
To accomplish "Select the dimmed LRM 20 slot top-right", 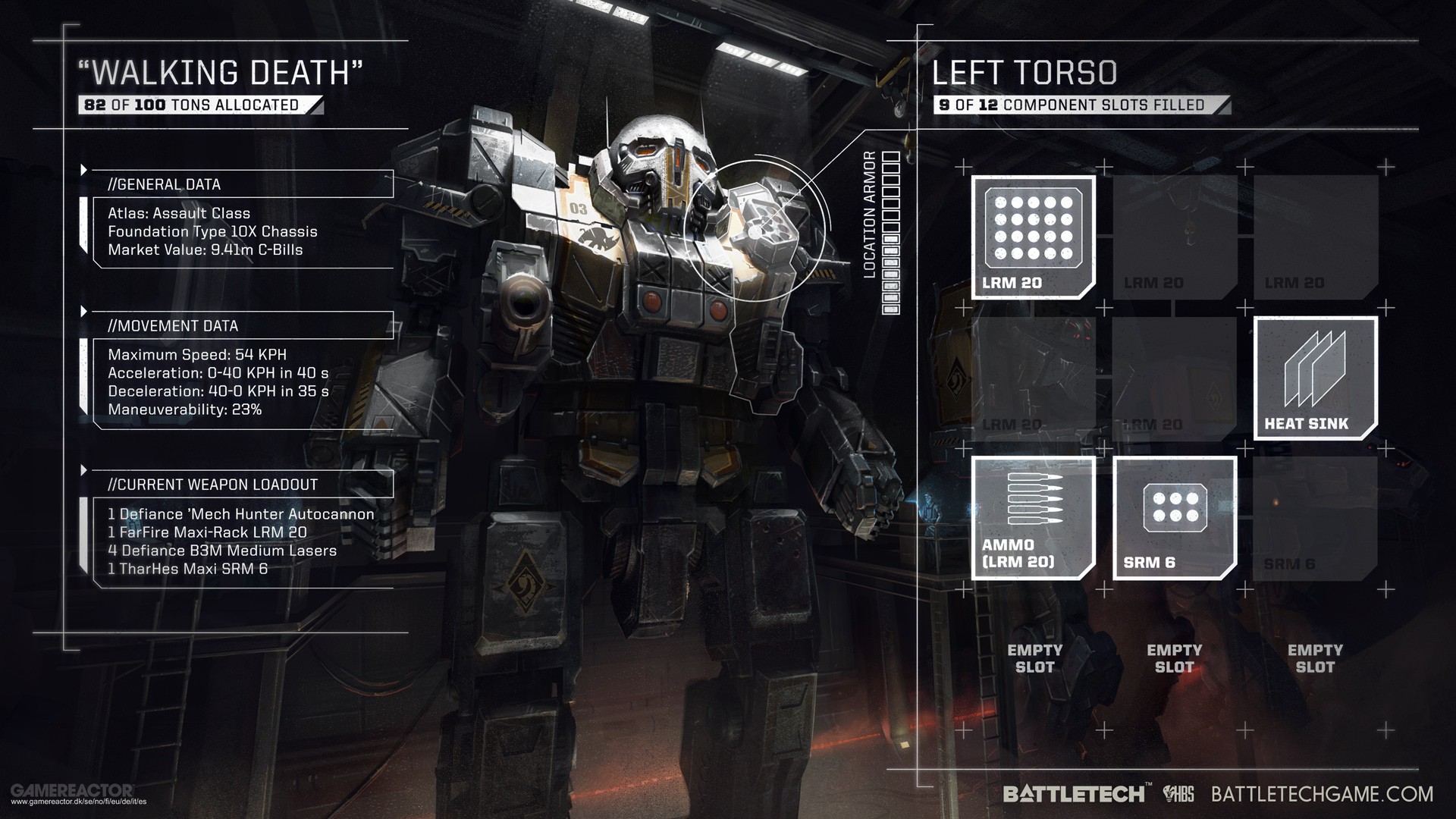I will click(x=1314, y=235).
